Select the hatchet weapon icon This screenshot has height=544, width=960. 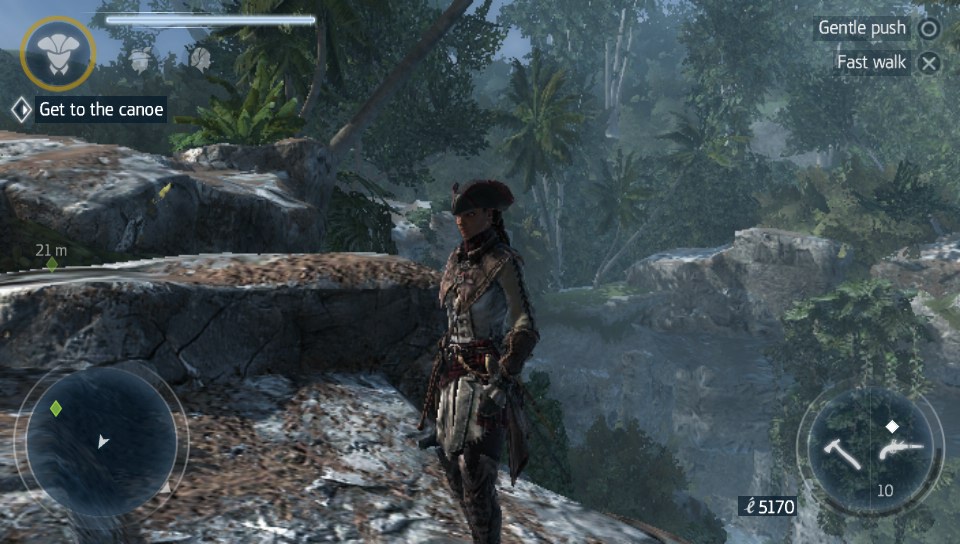842,453
